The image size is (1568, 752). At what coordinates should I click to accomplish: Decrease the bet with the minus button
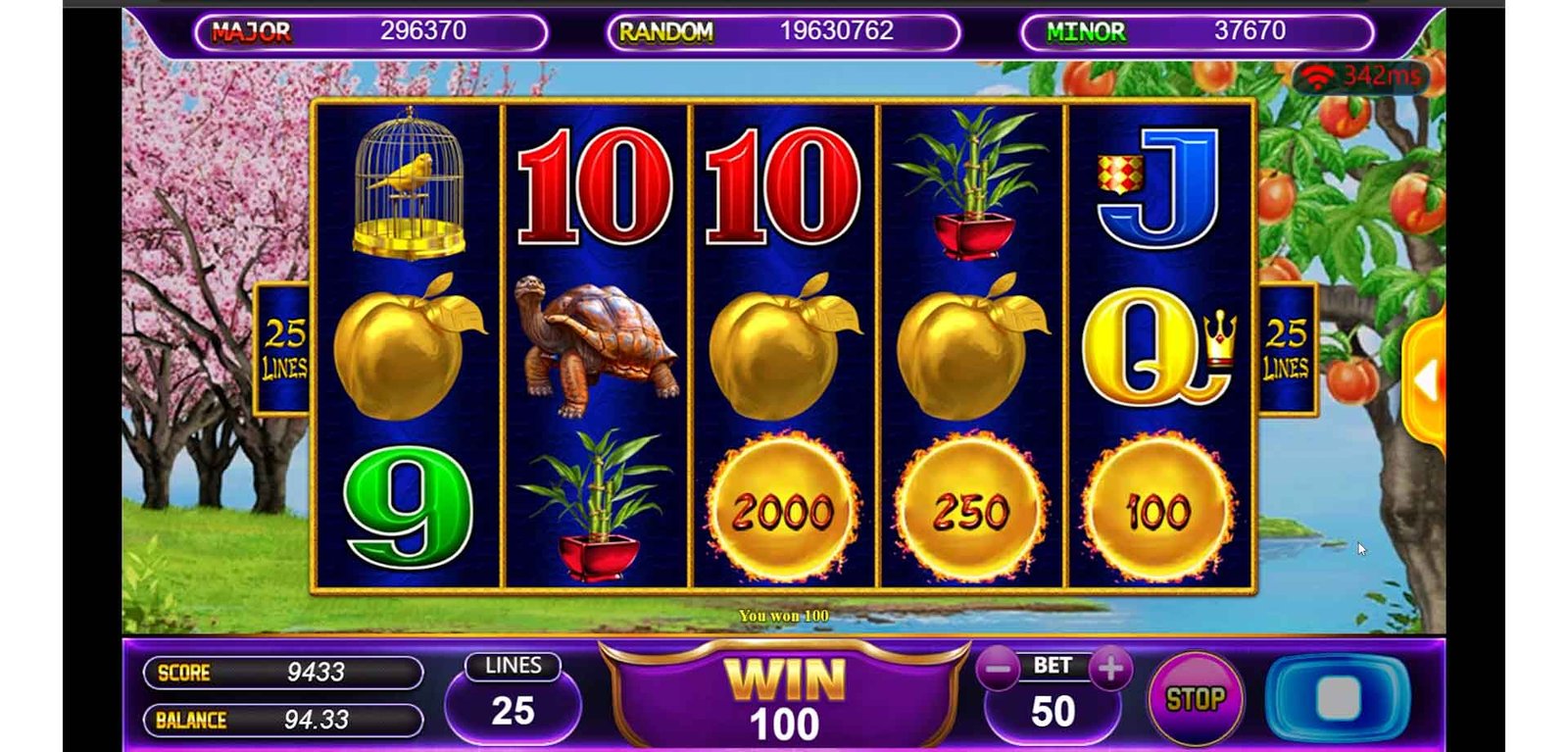[x=998, y=671]
